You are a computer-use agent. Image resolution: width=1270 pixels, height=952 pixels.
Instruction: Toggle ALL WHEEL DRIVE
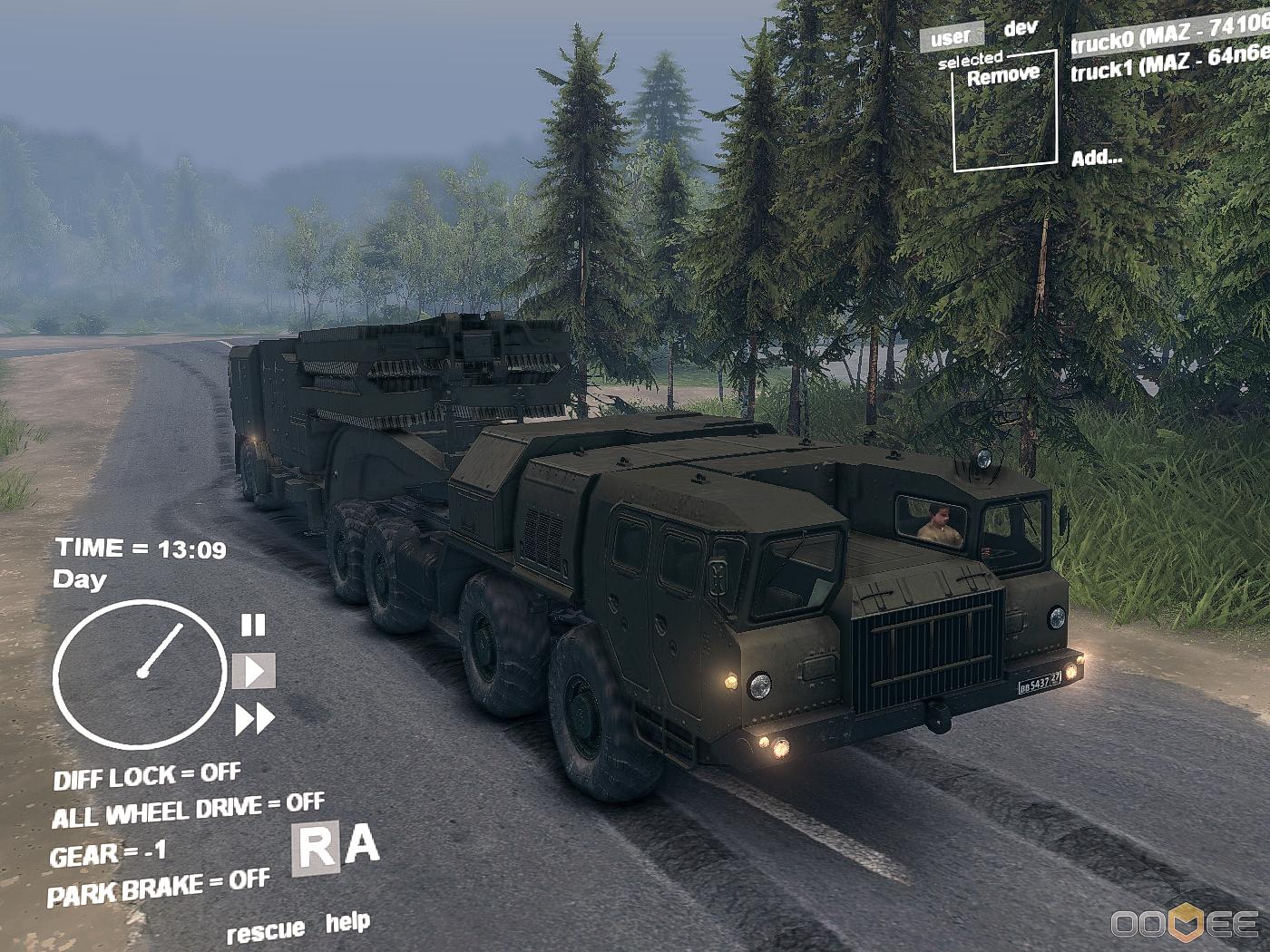point(188,810)
